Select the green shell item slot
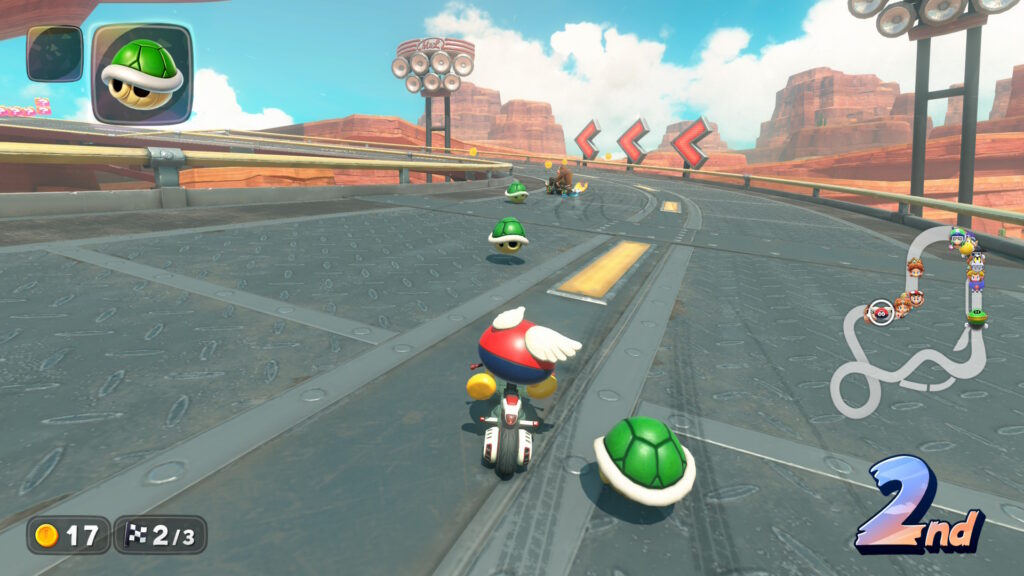1024x576 pixels. coord(141,73)
